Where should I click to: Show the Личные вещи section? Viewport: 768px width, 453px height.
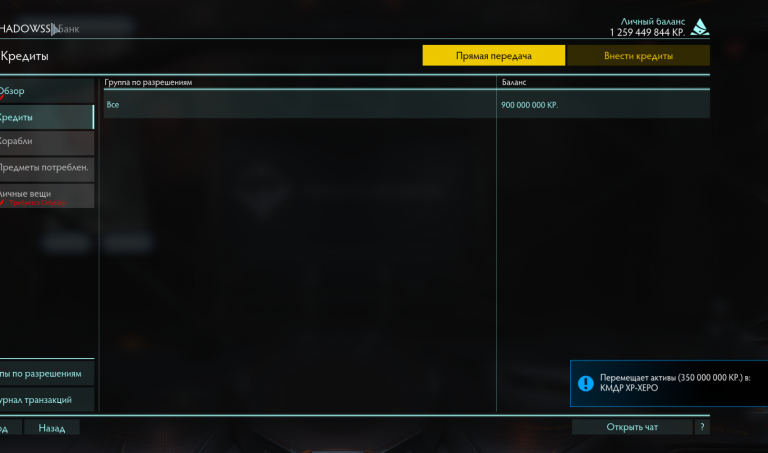point(46,194)
